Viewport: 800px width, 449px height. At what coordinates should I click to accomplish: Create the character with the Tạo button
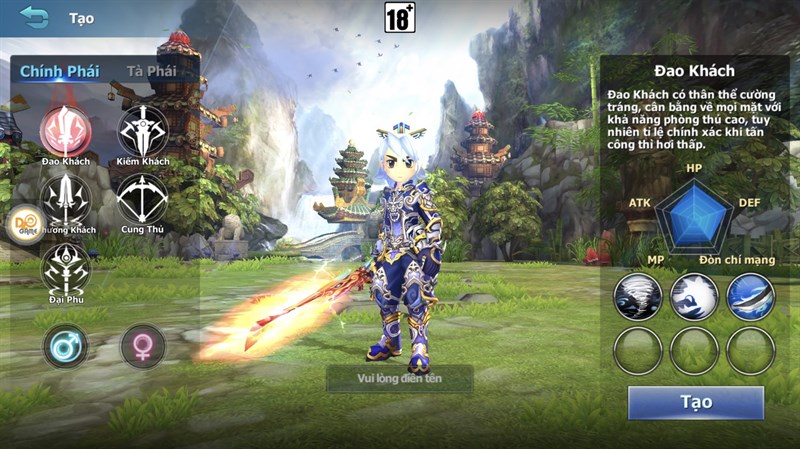click(695, 402)
